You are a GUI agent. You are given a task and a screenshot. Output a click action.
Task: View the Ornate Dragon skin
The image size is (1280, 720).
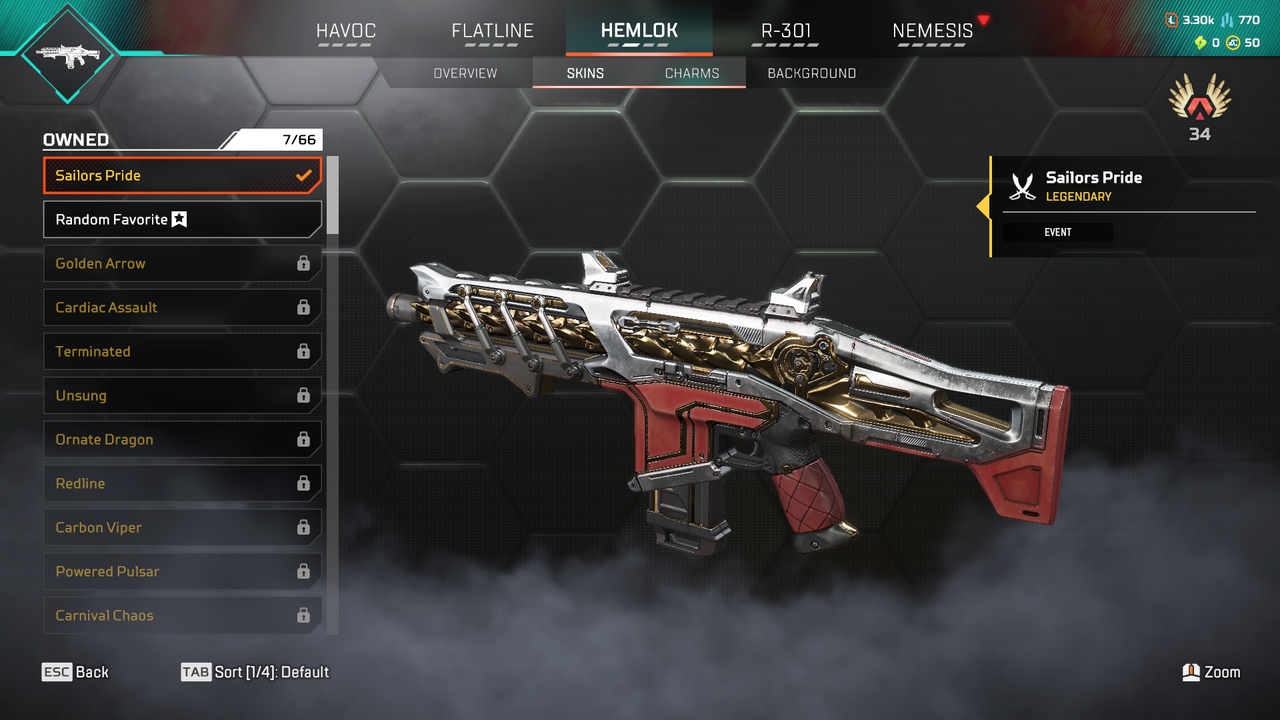(x=182, y=440)
